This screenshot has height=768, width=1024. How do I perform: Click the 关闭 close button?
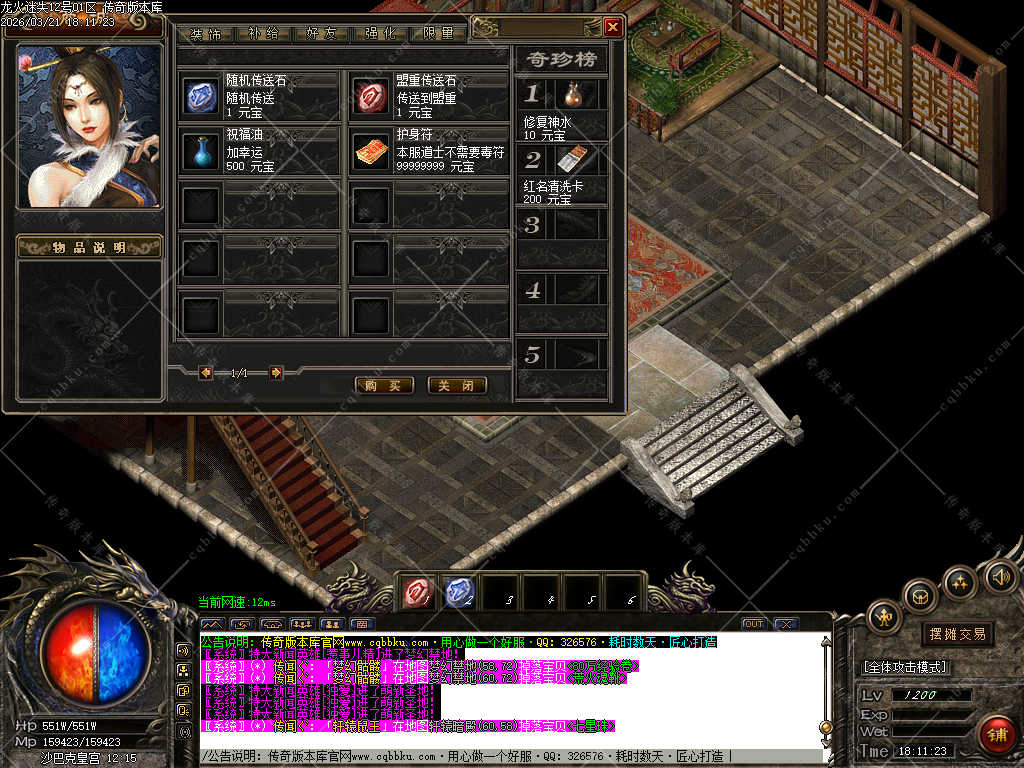[457, 385]
